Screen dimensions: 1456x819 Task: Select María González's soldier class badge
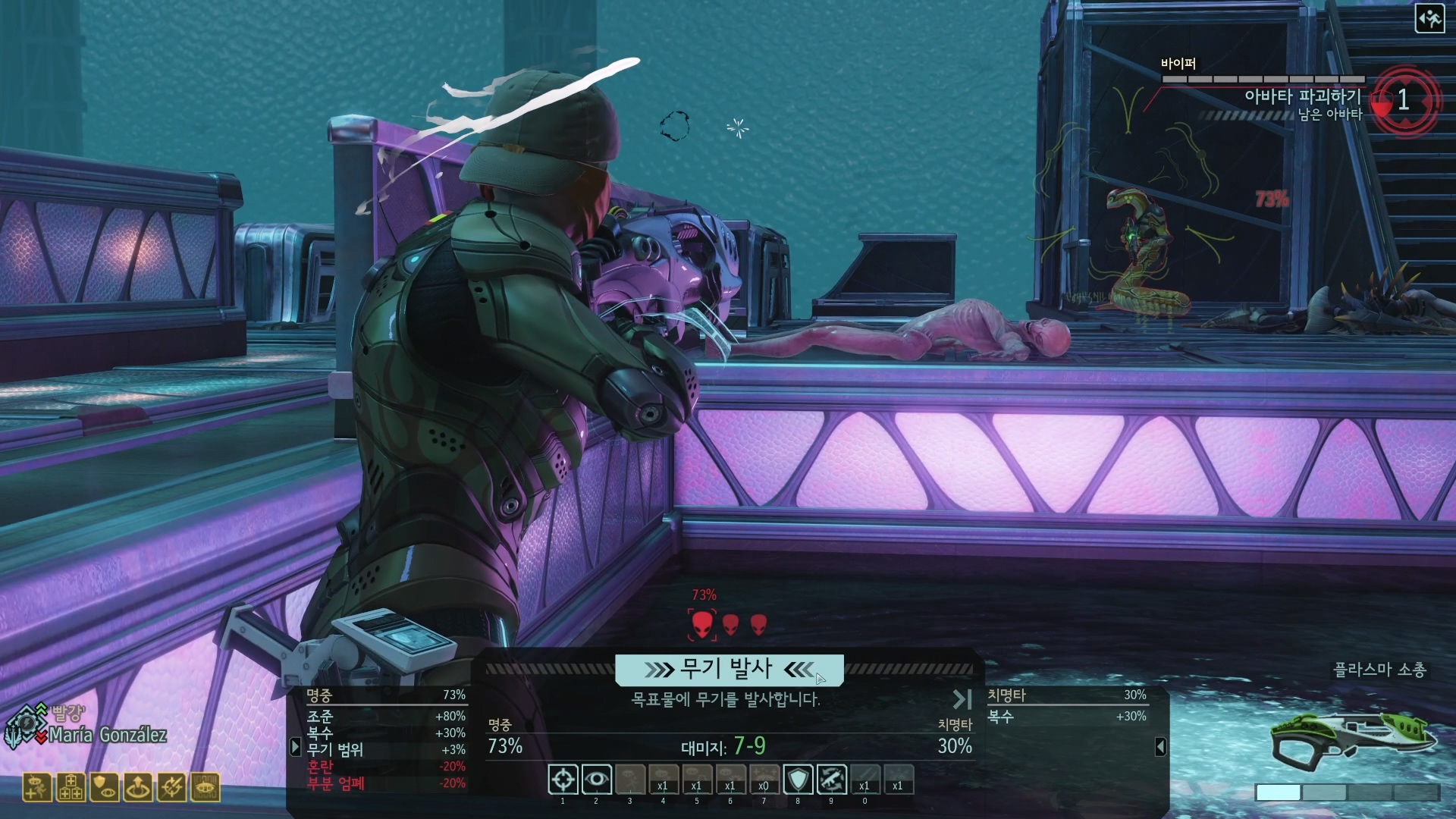pyautogui.click(x=25, y=726)
